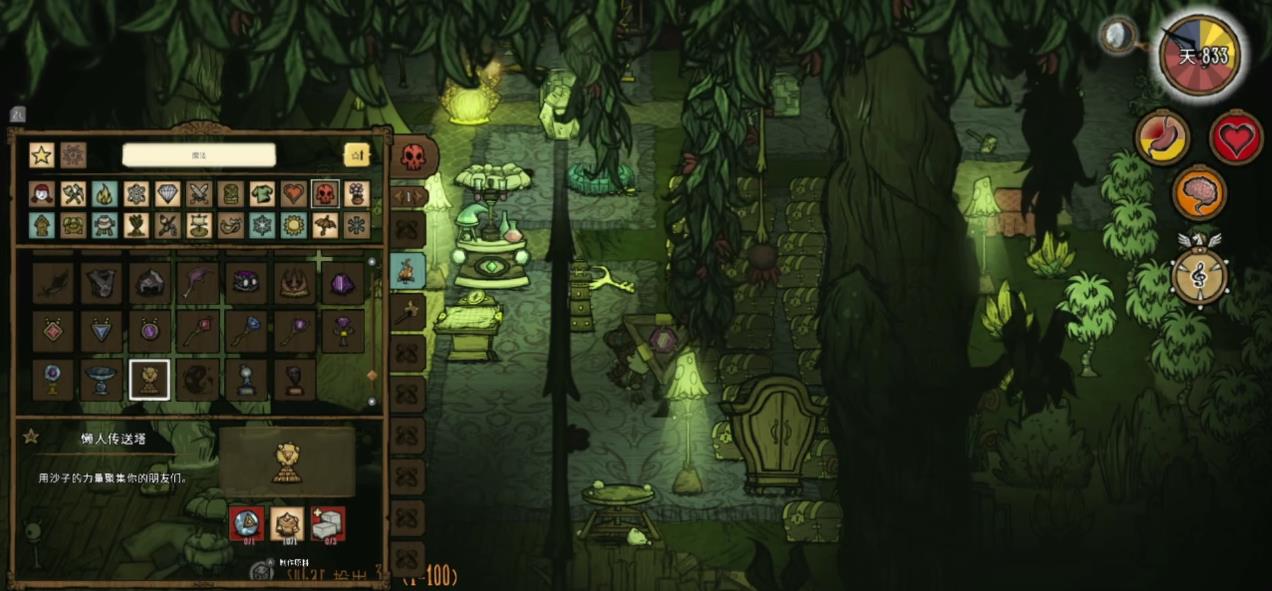Open the green shirt clothing category
The width and height of the screenshot is (1272, 591).
pyautogui.click(x=262, y=194)
